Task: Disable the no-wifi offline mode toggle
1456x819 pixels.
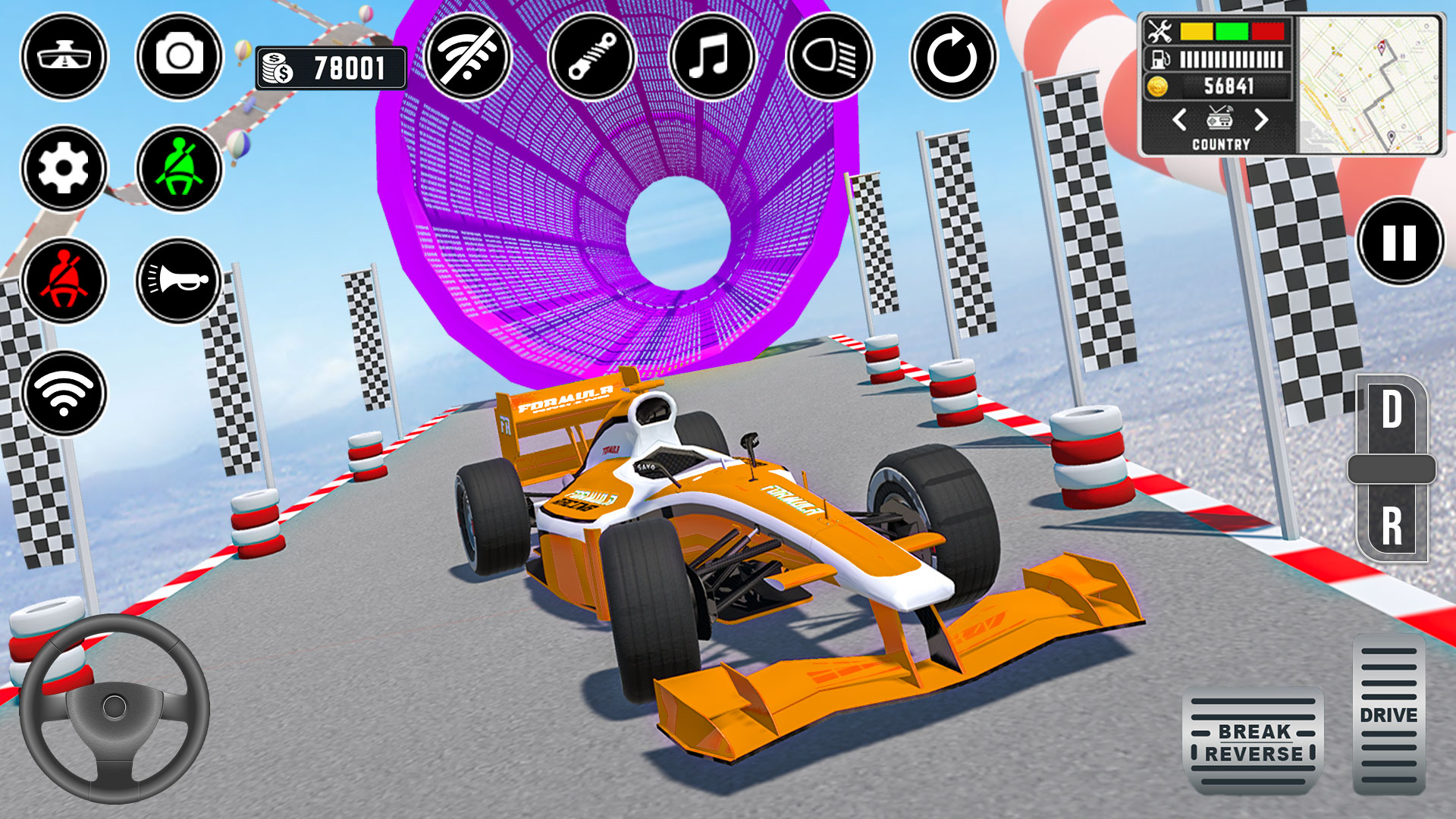Action: click(468, 57)
